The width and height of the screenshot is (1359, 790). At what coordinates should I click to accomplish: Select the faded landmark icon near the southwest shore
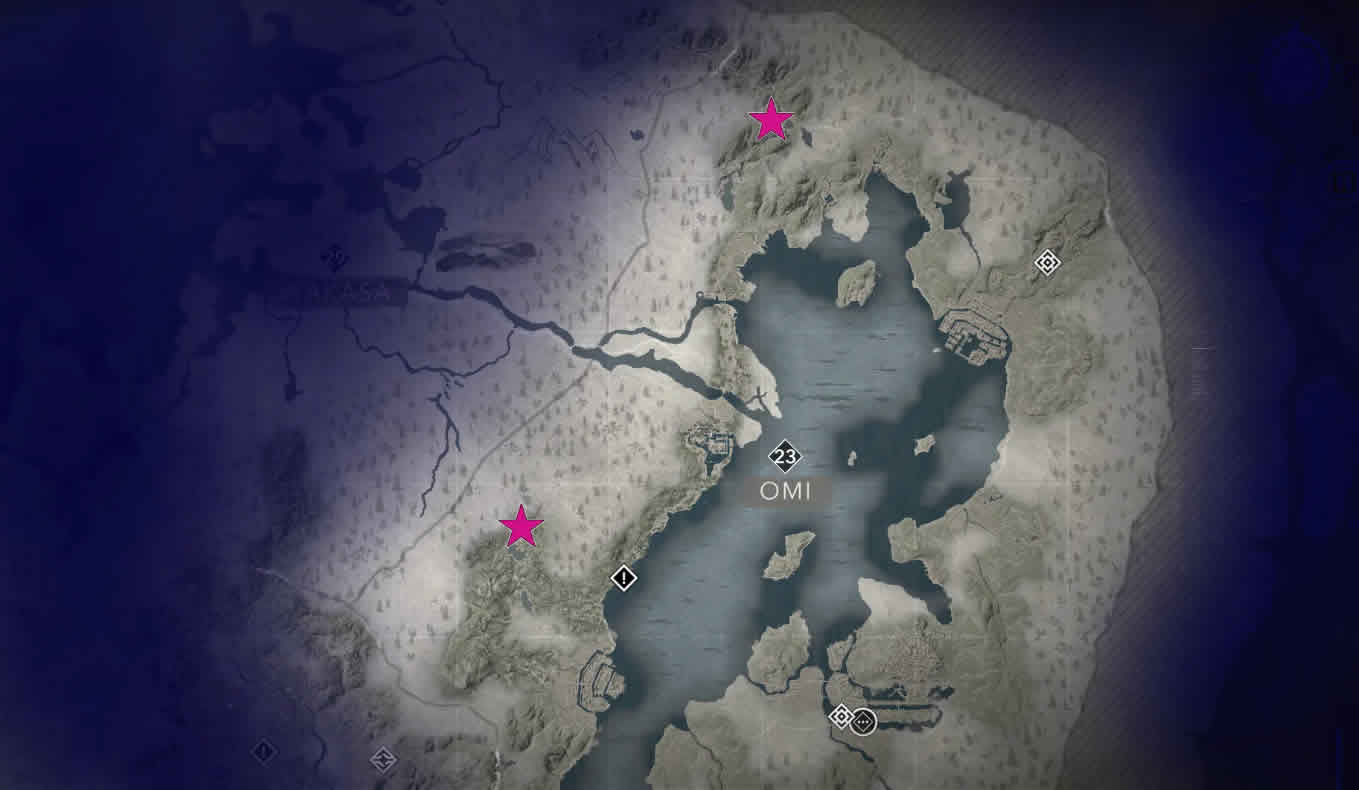pyautogui.click(x=385, y=759)
